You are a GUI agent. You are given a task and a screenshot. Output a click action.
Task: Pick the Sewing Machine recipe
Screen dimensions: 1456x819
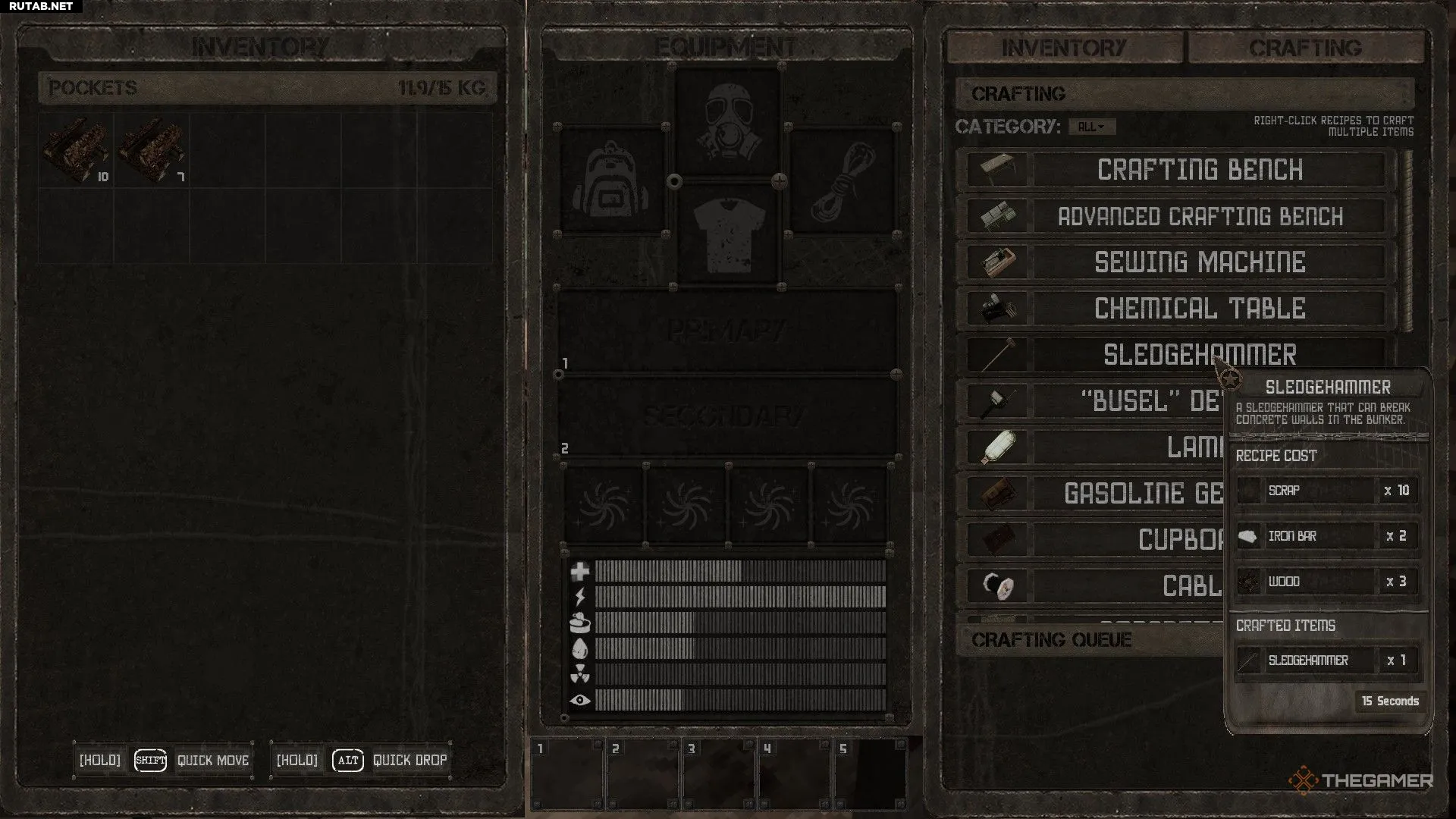click(x=1199, y=262)
